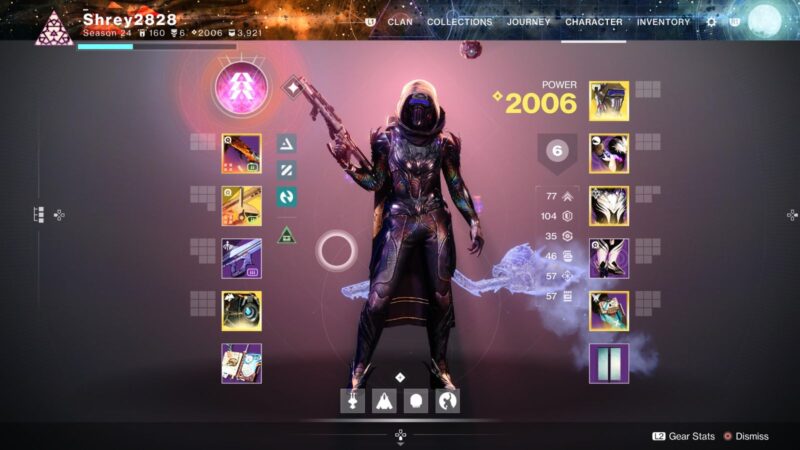Open the seasonal artifact book slot

tap(241, 363)
